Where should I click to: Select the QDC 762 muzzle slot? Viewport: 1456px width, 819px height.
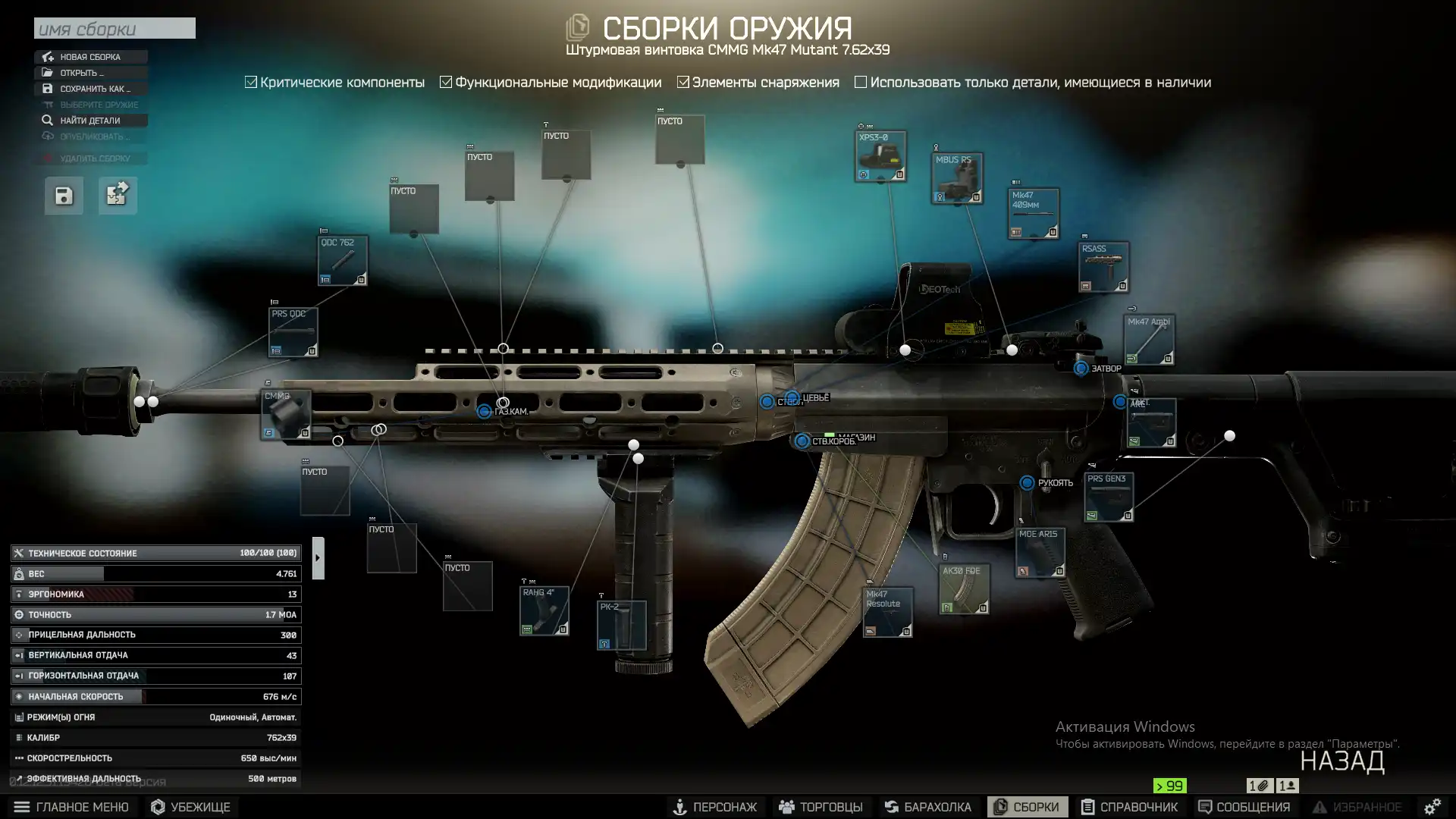pyautogui.click(x=343, y=260)
